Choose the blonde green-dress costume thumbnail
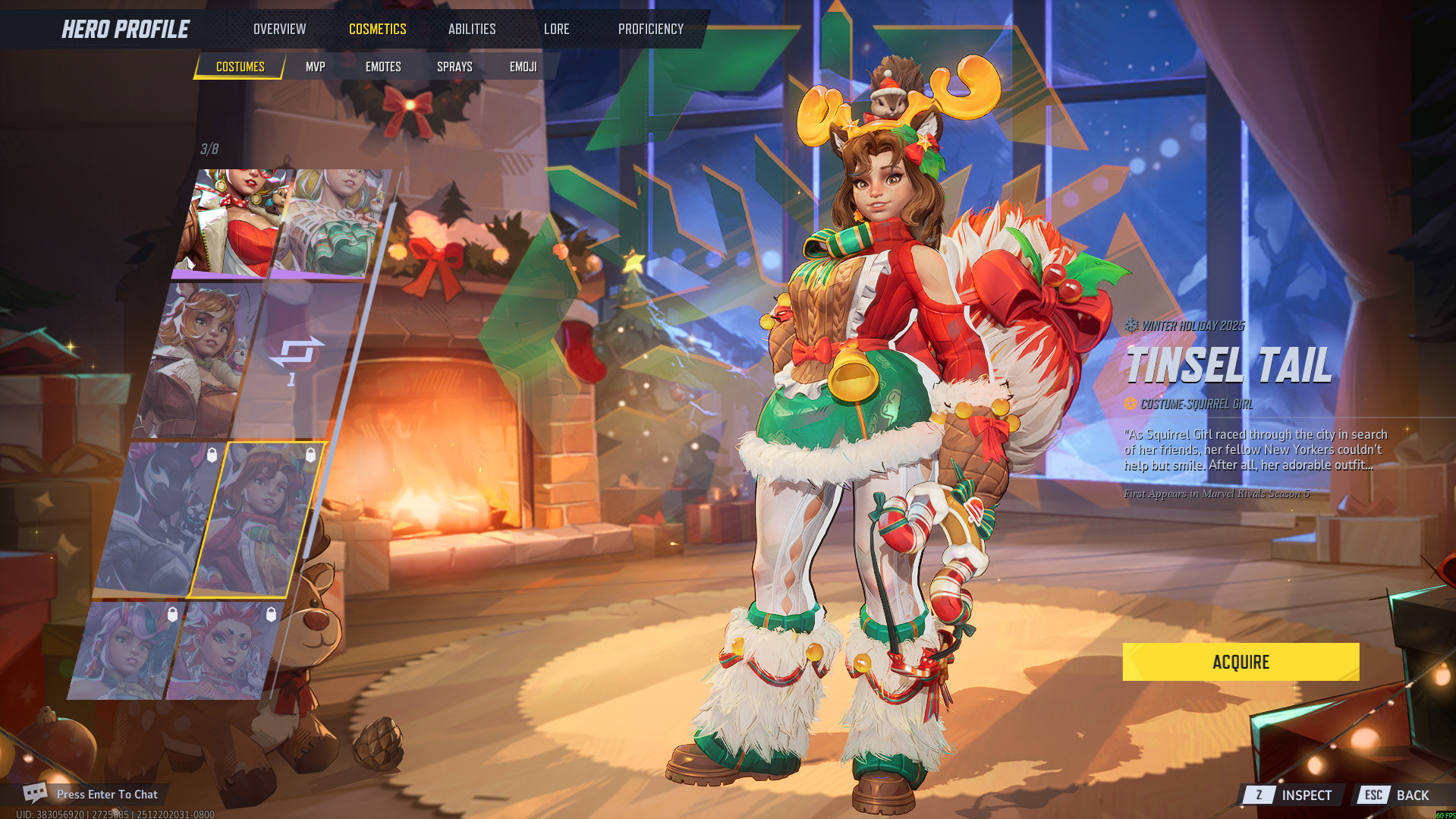Image resolution: width=1456 pixels, height=819 pixels. tap(334, 222)
